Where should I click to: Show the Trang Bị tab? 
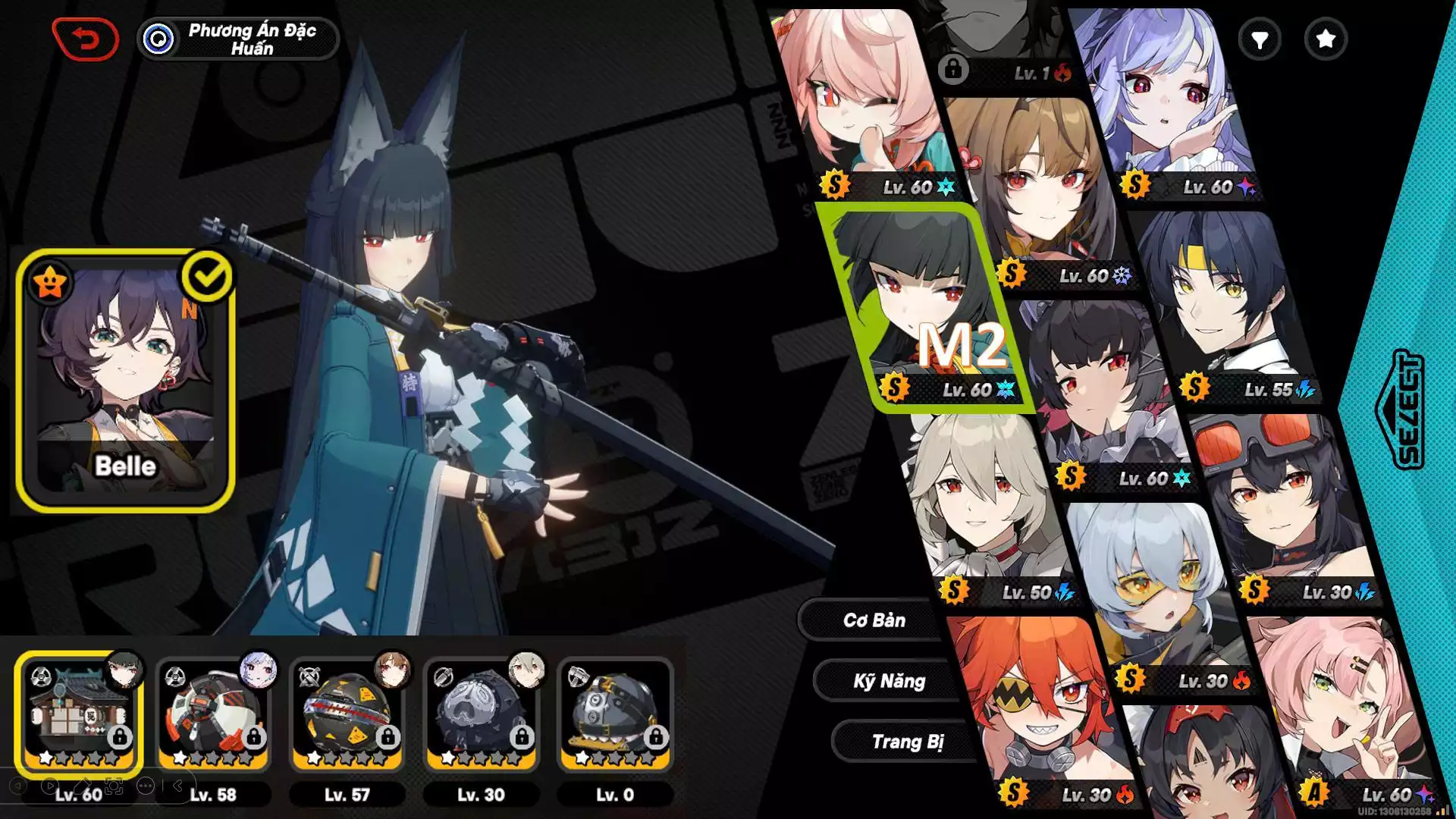[907, 742]
